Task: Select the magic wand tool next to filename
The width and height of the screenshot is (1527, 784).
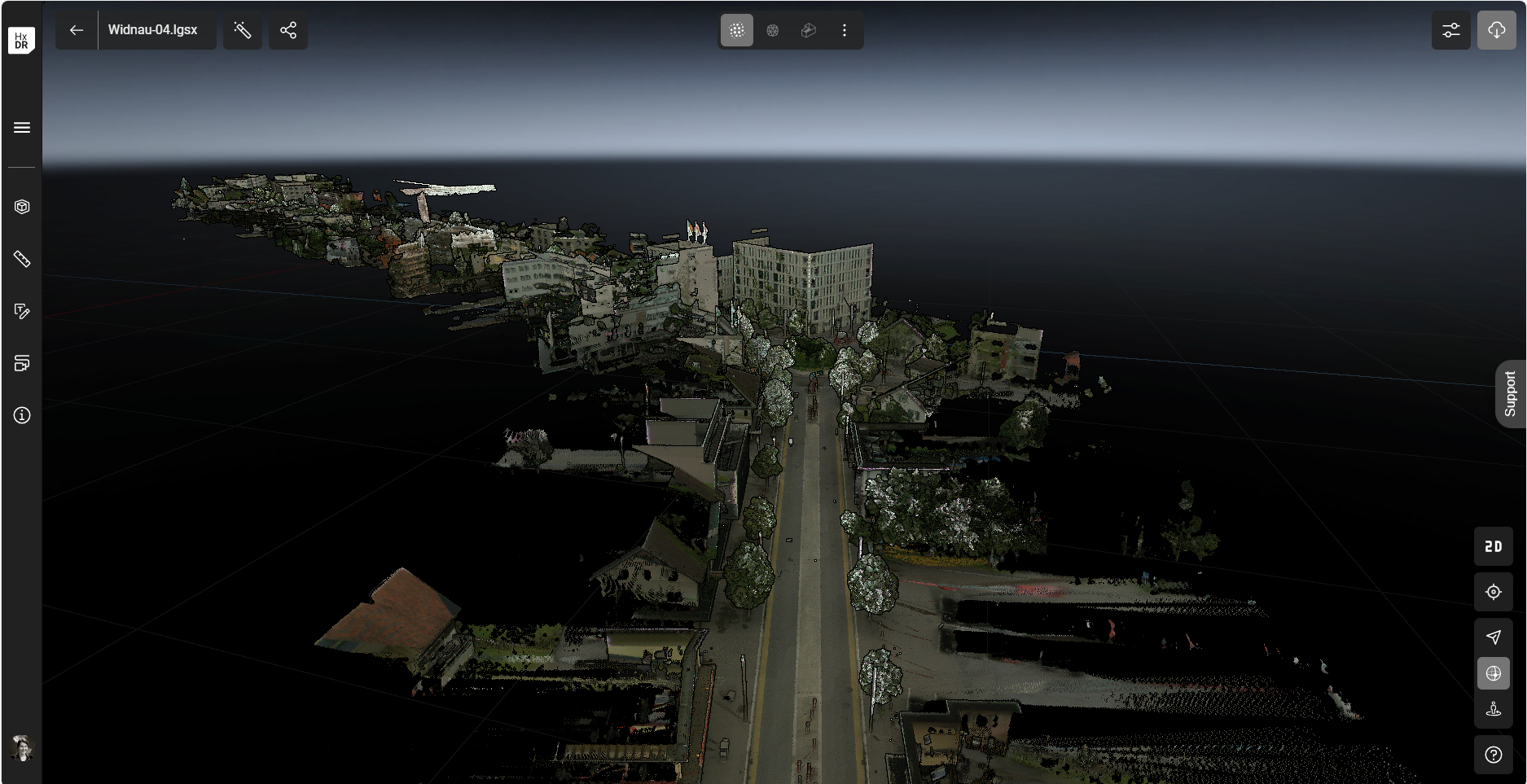Action: tap(243, 30)
